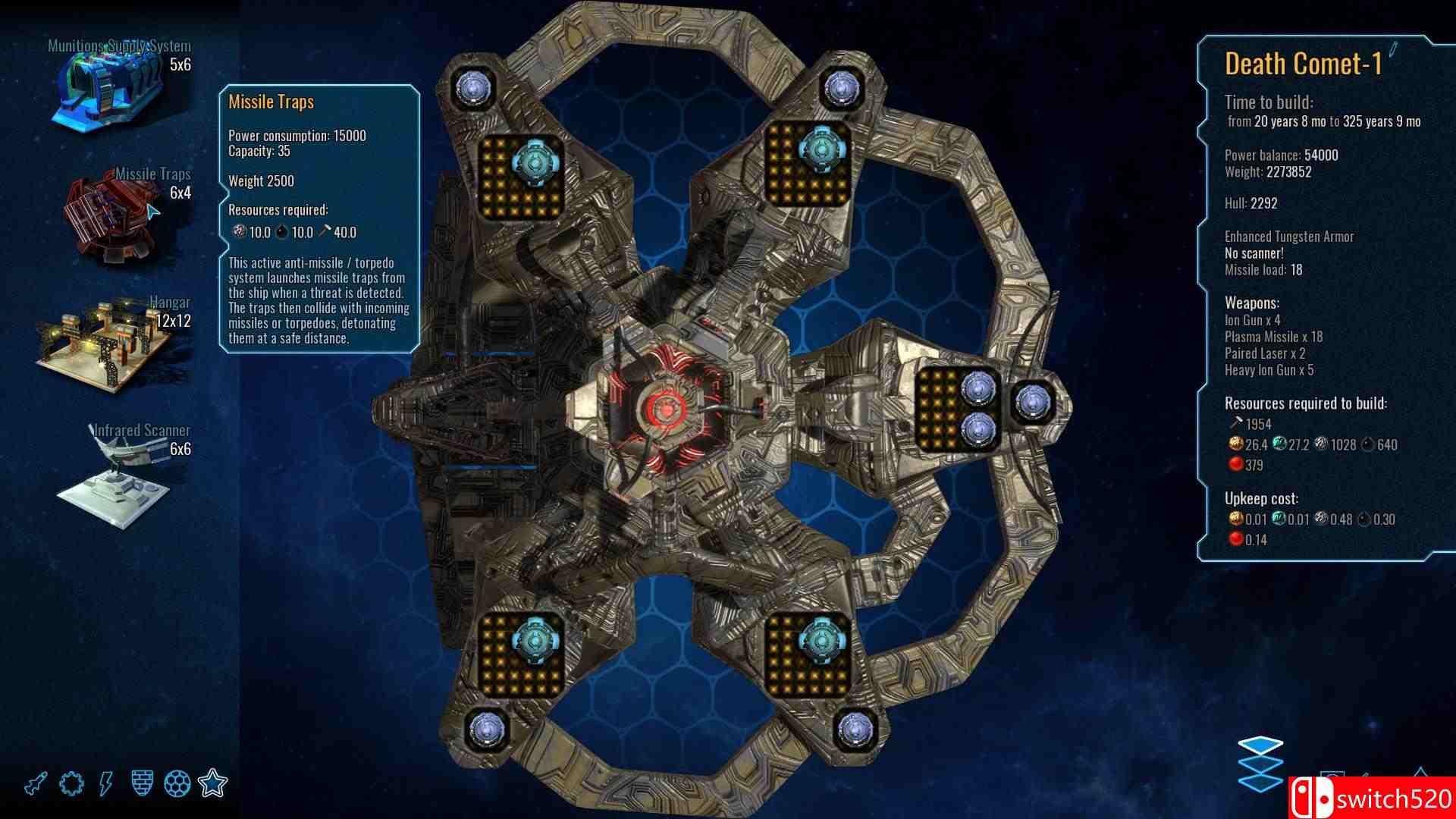Viewport: 1456px width, 819px height.
Task: Collapse the Missile Traps info panel
Action: [271, 102]
